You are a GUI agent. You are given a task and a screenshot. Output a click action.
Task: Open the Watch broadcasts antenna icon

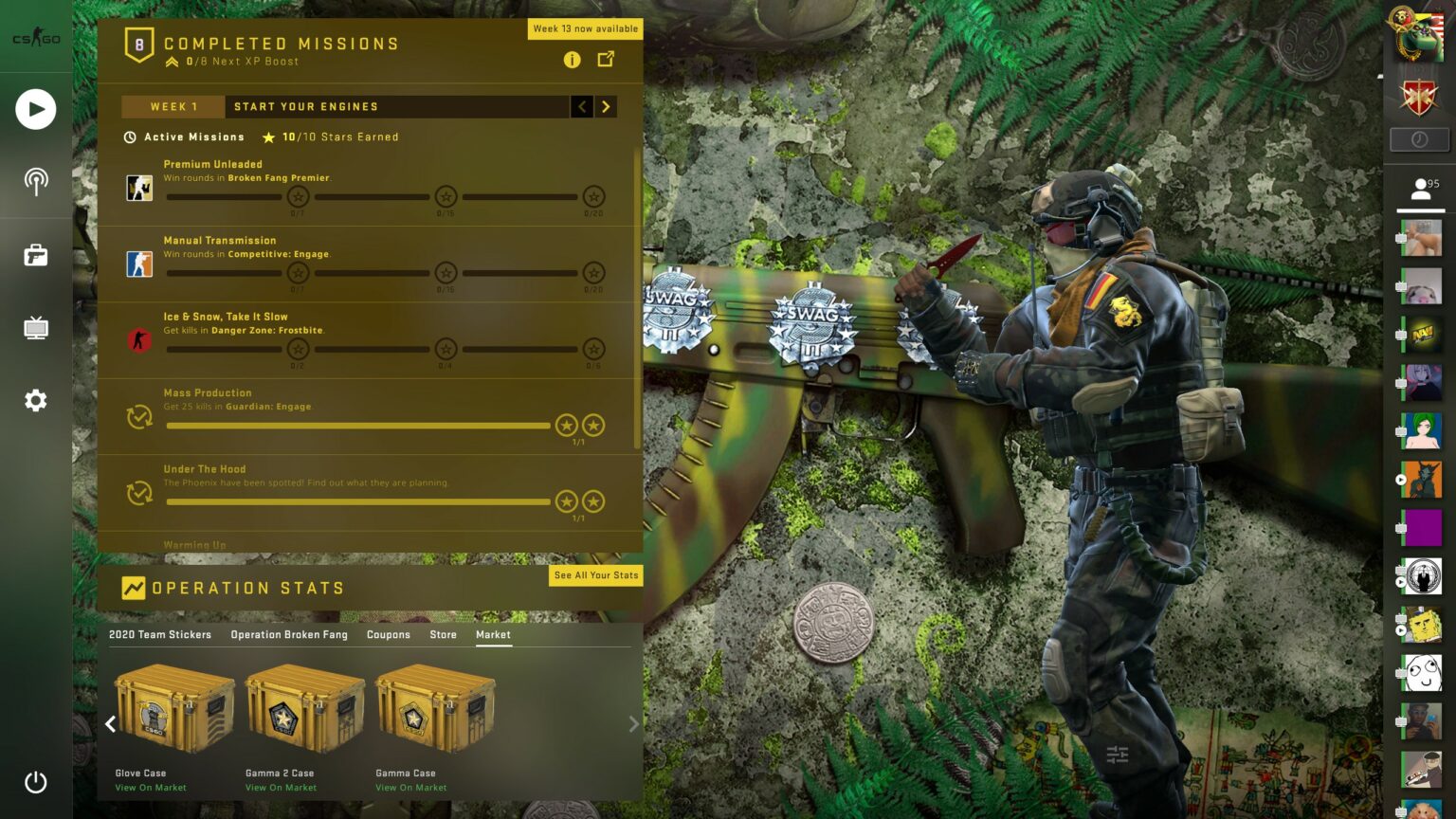(35, 182)
